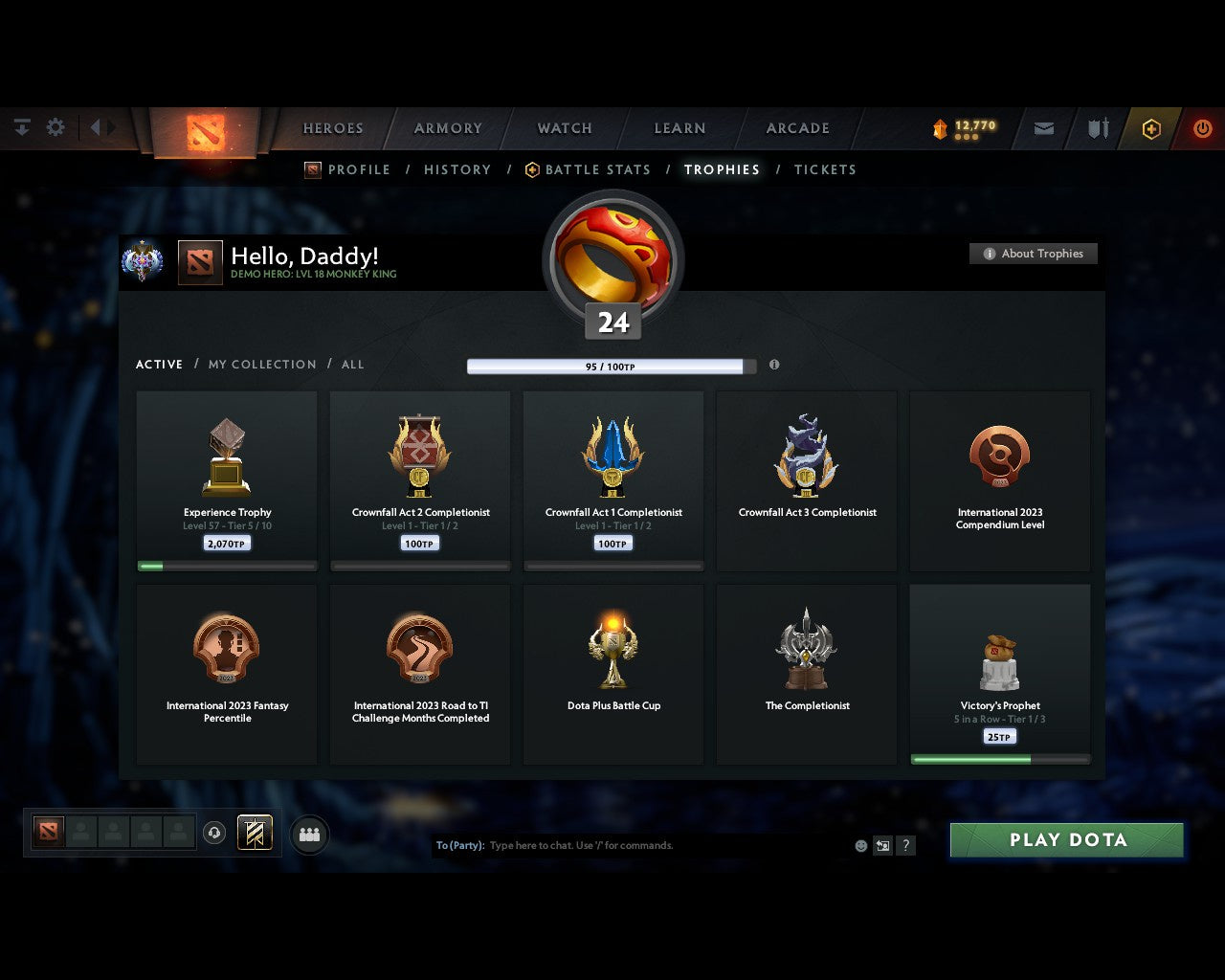Viewport: 1225px width, 980px height.
Task: Open the TICKETS section
Action: pyautogui.click(x=825, y=169)
